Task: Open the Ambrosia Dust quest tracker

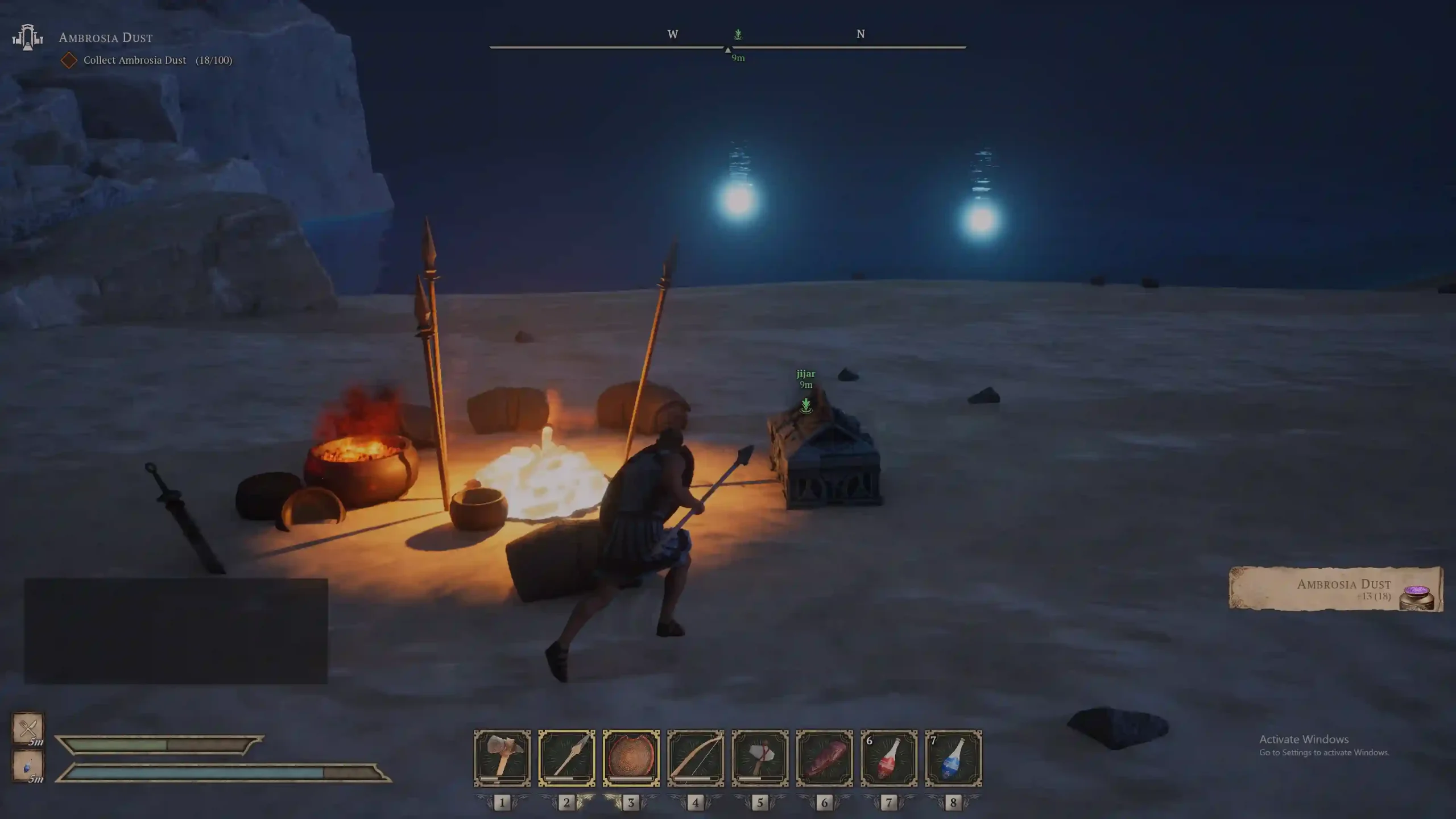Action: click(106, 38)
